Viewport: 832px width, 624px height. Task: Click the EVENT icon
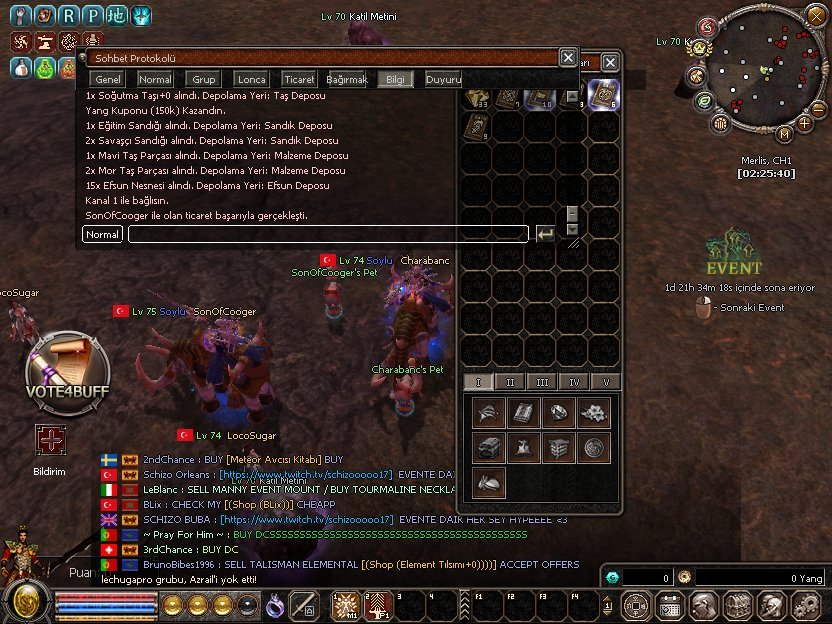pos(733,253)
